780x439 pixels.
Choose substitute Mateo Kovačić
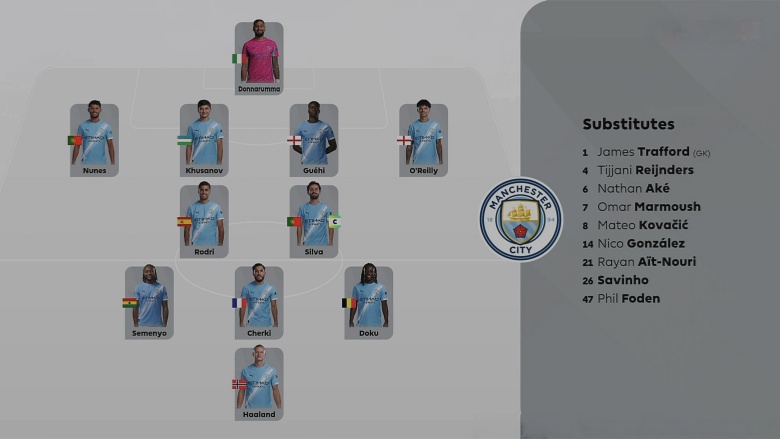coord(642,225)
